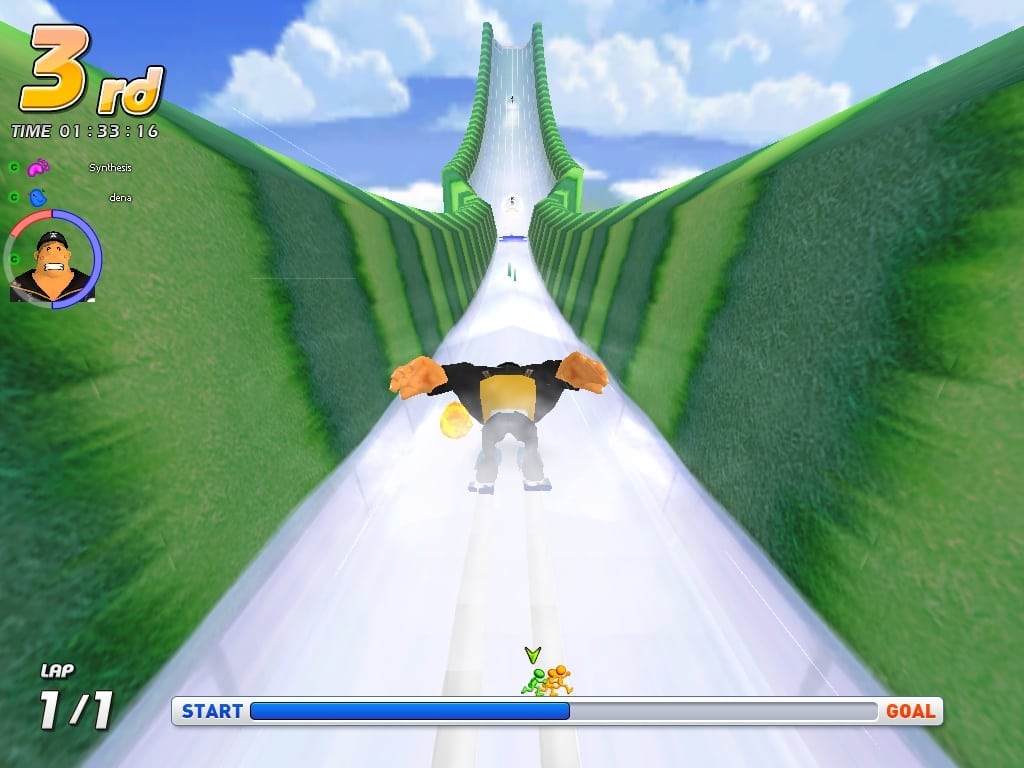Click the pink footprint icon beside Synthesis
The height and width of the screenshot is (768, 1024).
(37, 168)
